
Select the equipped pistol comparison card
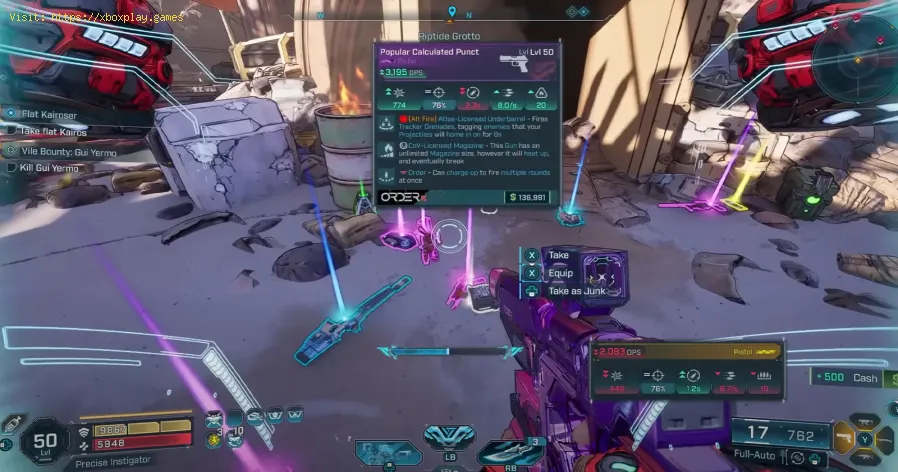click(686, 372)
